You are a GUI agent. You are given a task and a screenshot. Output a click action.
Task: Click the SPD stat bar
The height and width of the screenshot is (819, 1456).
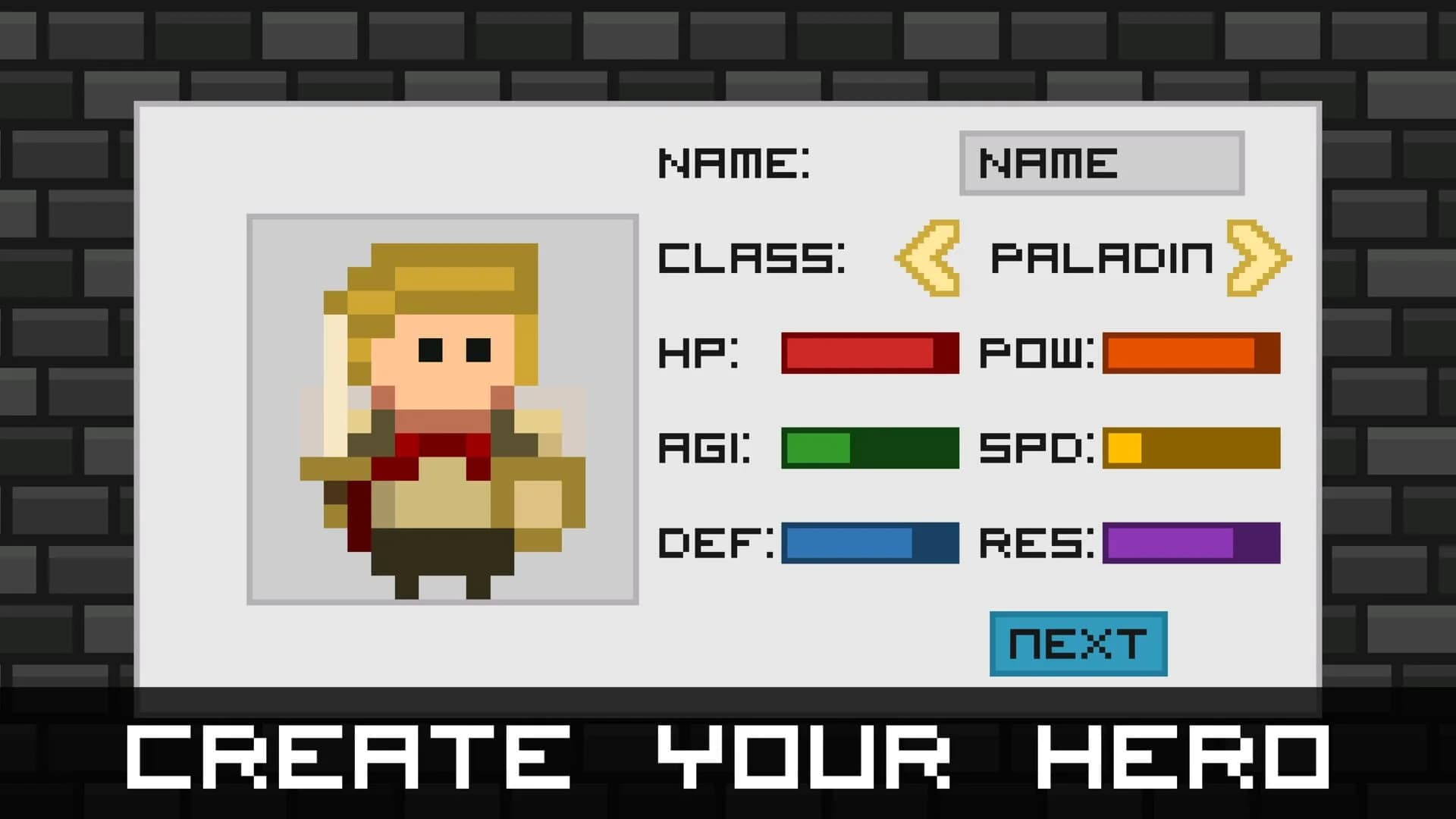coord(1191,450)
